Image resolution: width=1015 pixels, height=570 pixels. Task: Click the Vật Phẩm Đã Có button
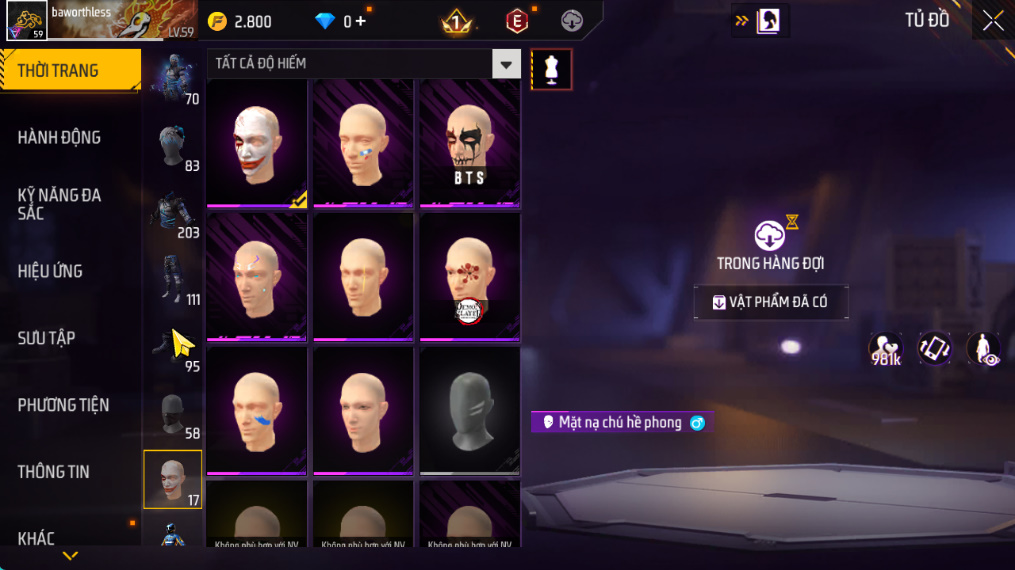click(771, 302)
